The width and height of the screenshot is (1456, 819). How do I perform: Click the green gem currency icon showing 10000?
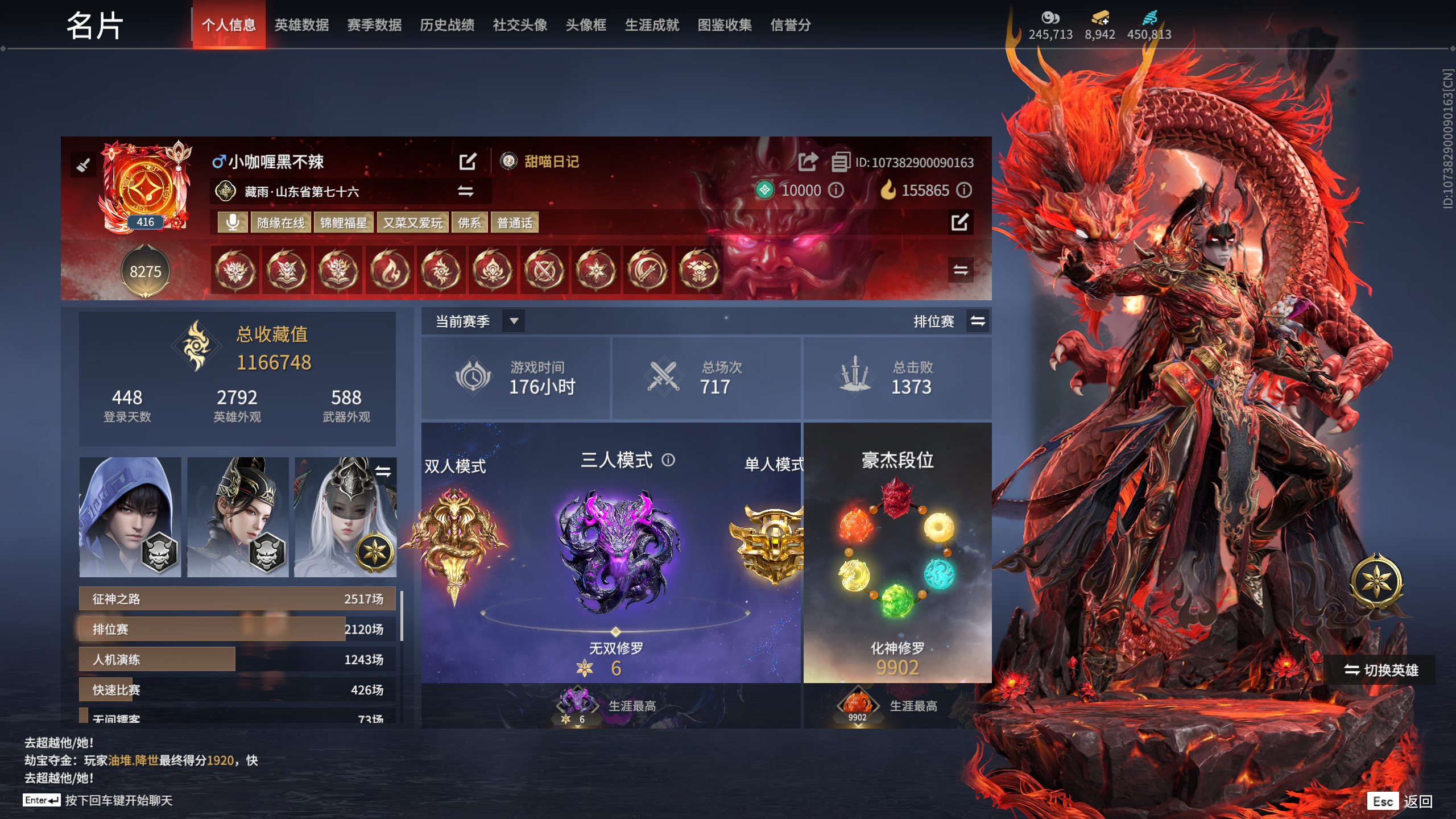point(764,191)
